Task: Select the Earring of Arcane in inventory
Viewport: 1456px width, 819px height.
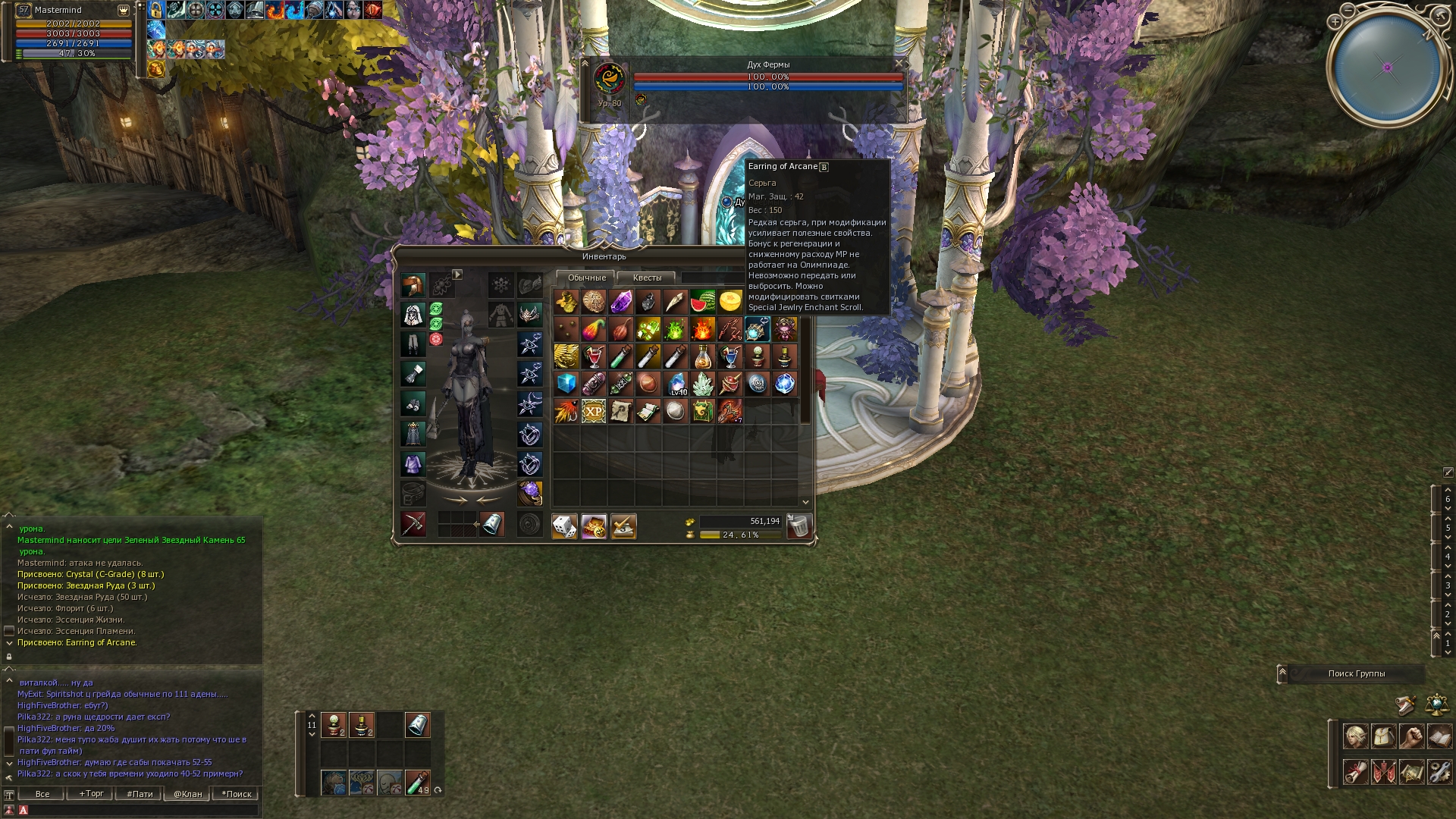Action: pyautogui.click(x=757, y=329)
